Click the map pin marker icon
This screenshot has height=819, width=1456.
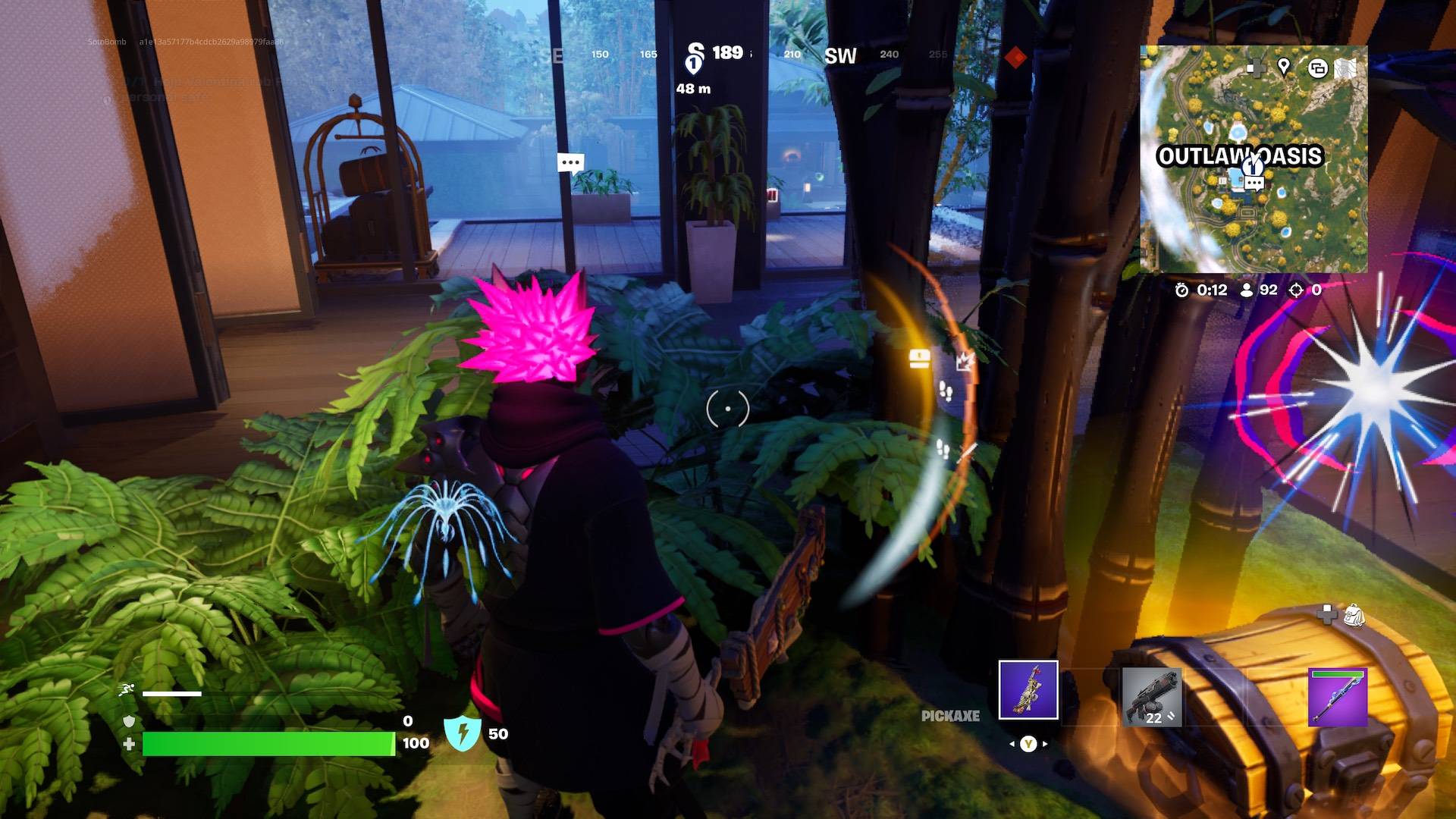(x=1284, y=67)
